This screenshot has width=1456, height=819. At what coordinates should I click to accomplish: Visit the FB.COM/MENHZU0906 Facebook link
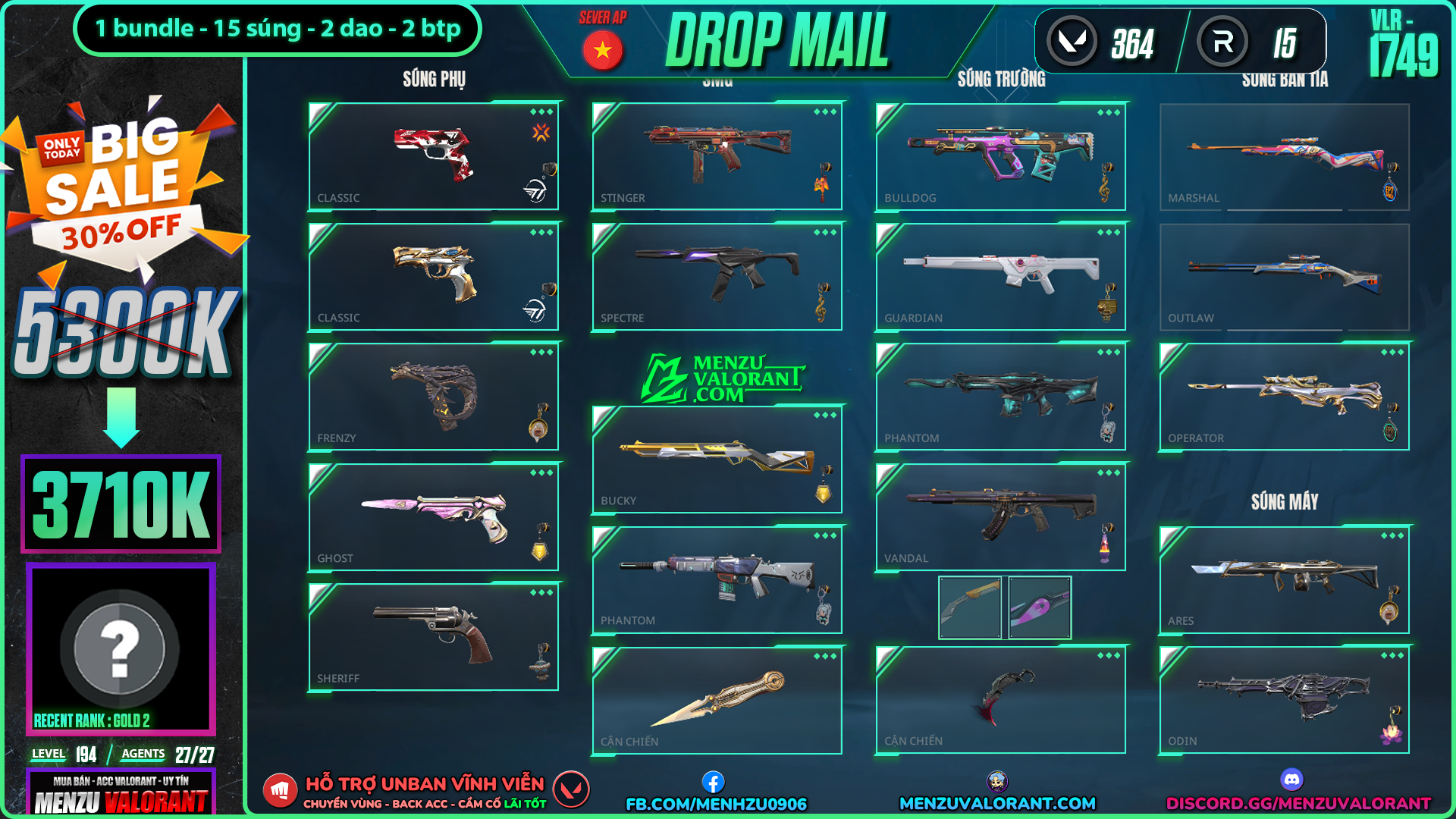(x=716, y=803)
